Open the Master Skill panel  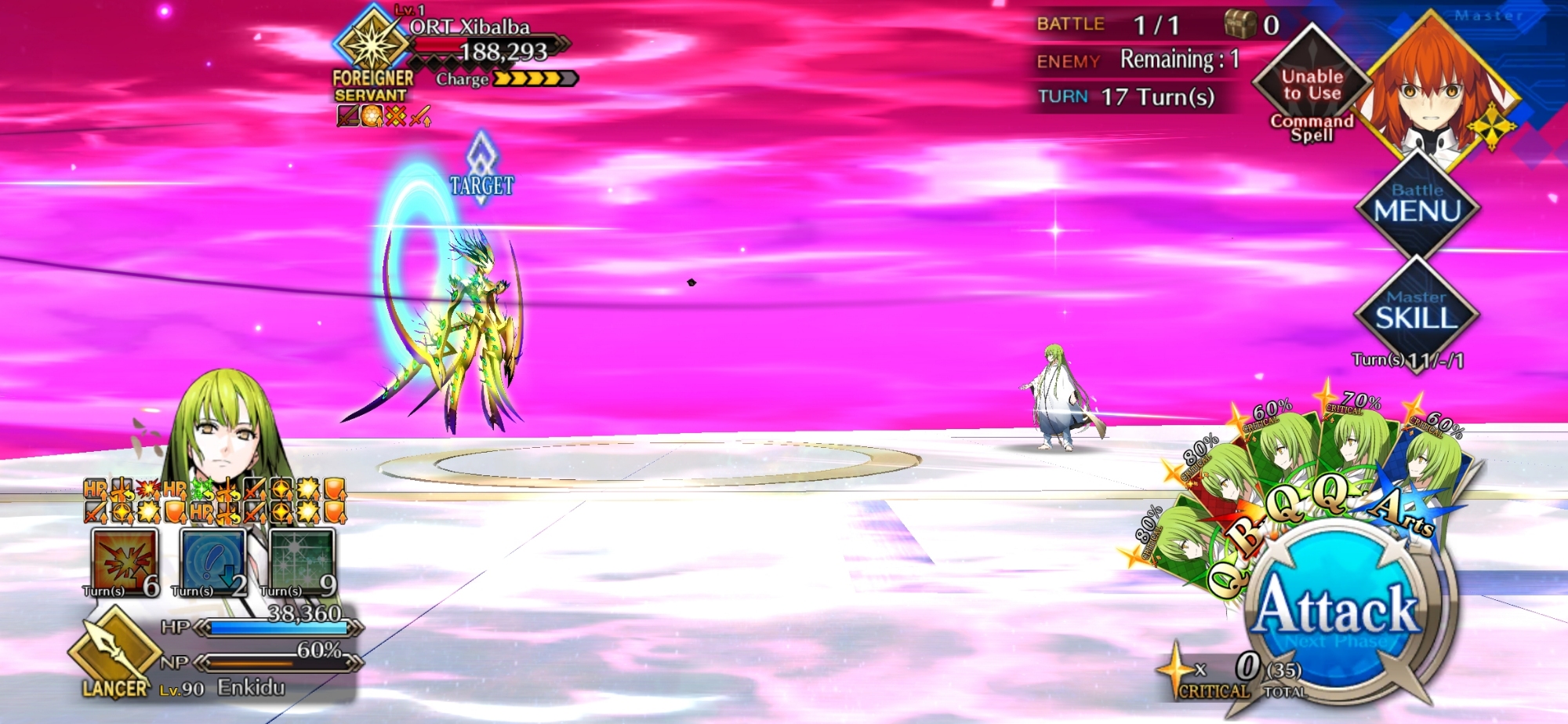(x=1417, y=313)
